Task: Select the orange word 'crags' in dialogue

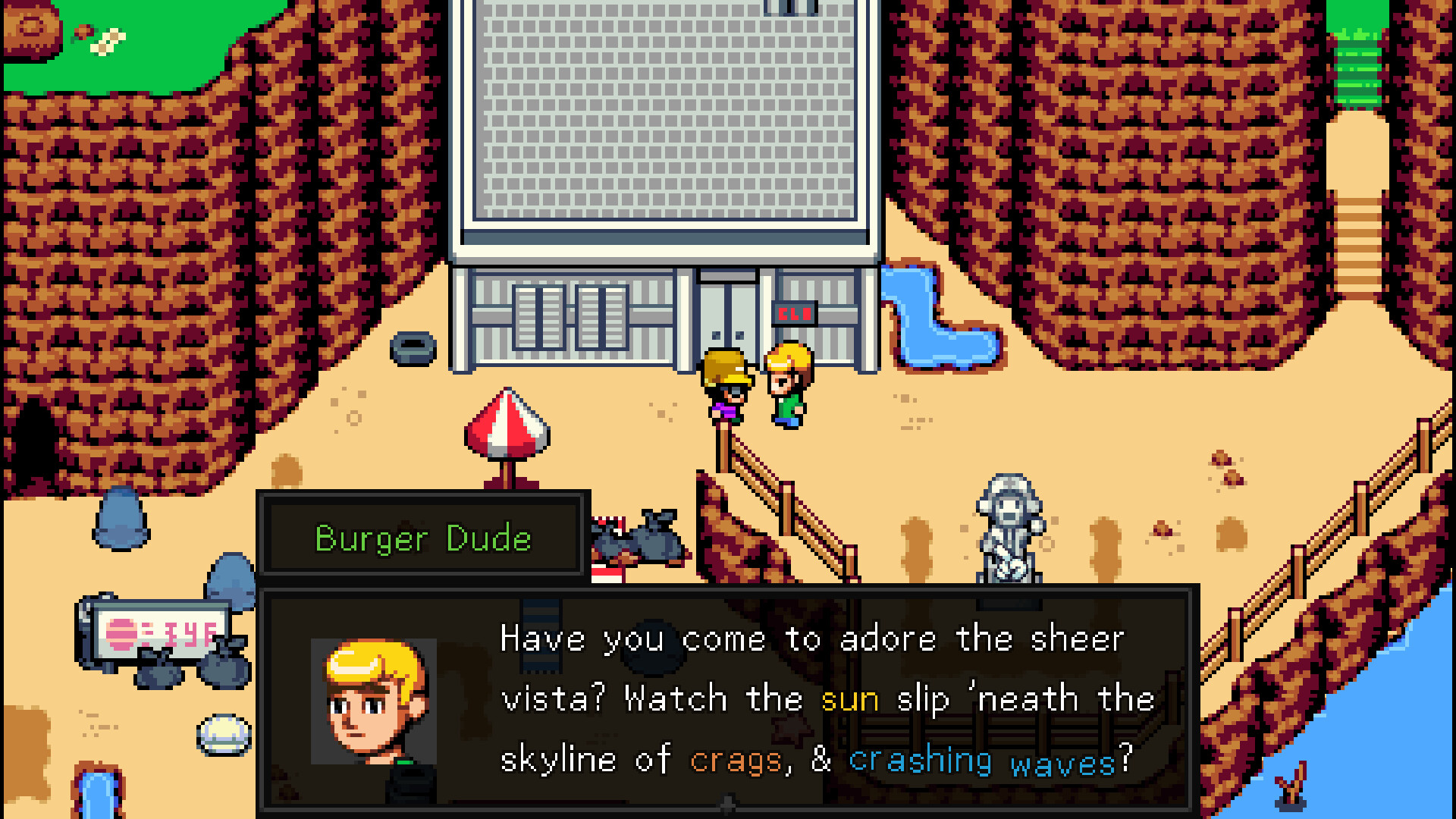Action: point(734,758)
